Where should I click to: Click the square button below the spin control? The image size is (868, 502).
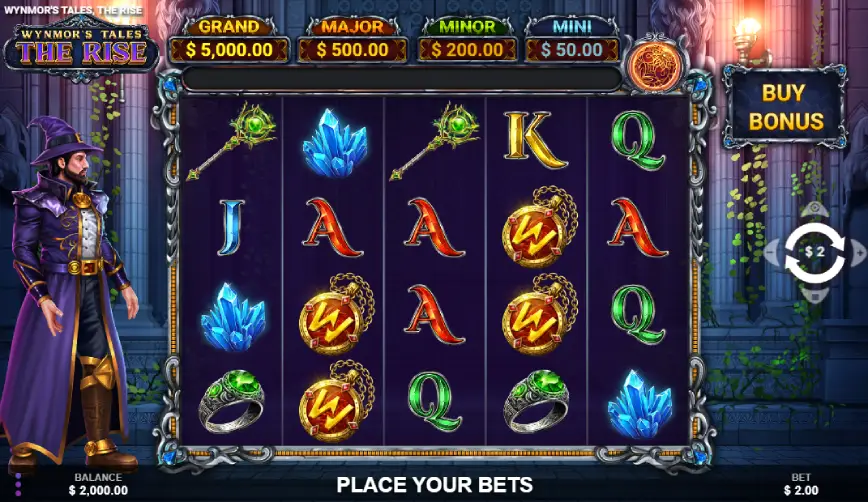coord(815,295)
